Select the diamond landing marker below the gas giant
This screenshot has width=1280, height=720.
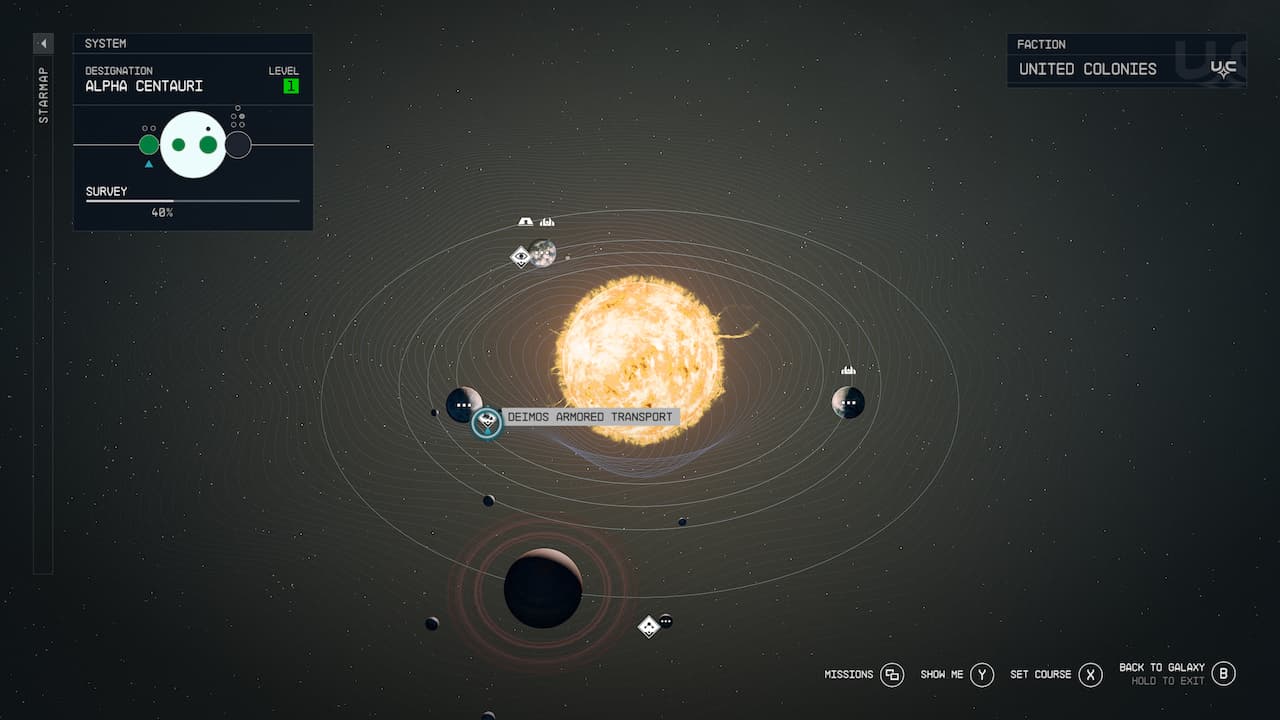tap(648, 626)
